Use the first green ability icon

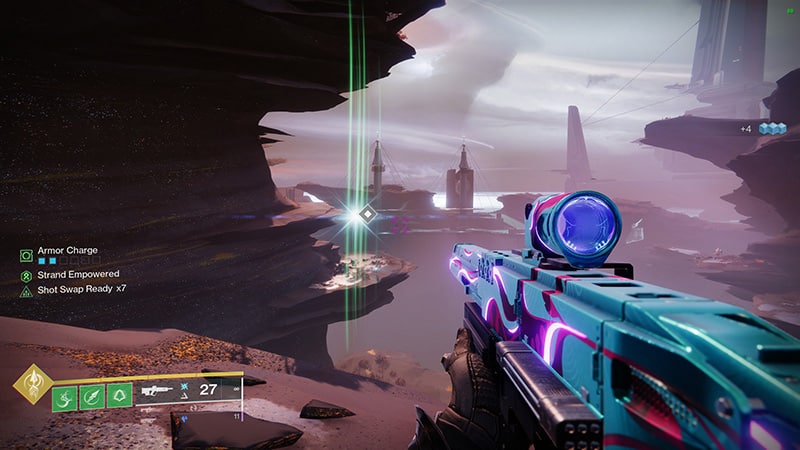[65, 396]
